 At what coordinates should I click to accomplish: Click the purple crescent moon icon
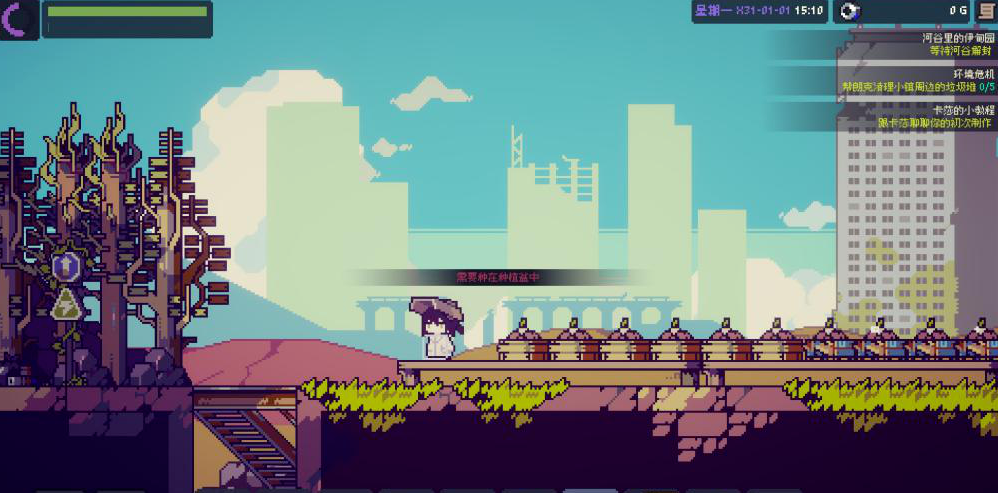pyautogui.click(x=18, y=17)
